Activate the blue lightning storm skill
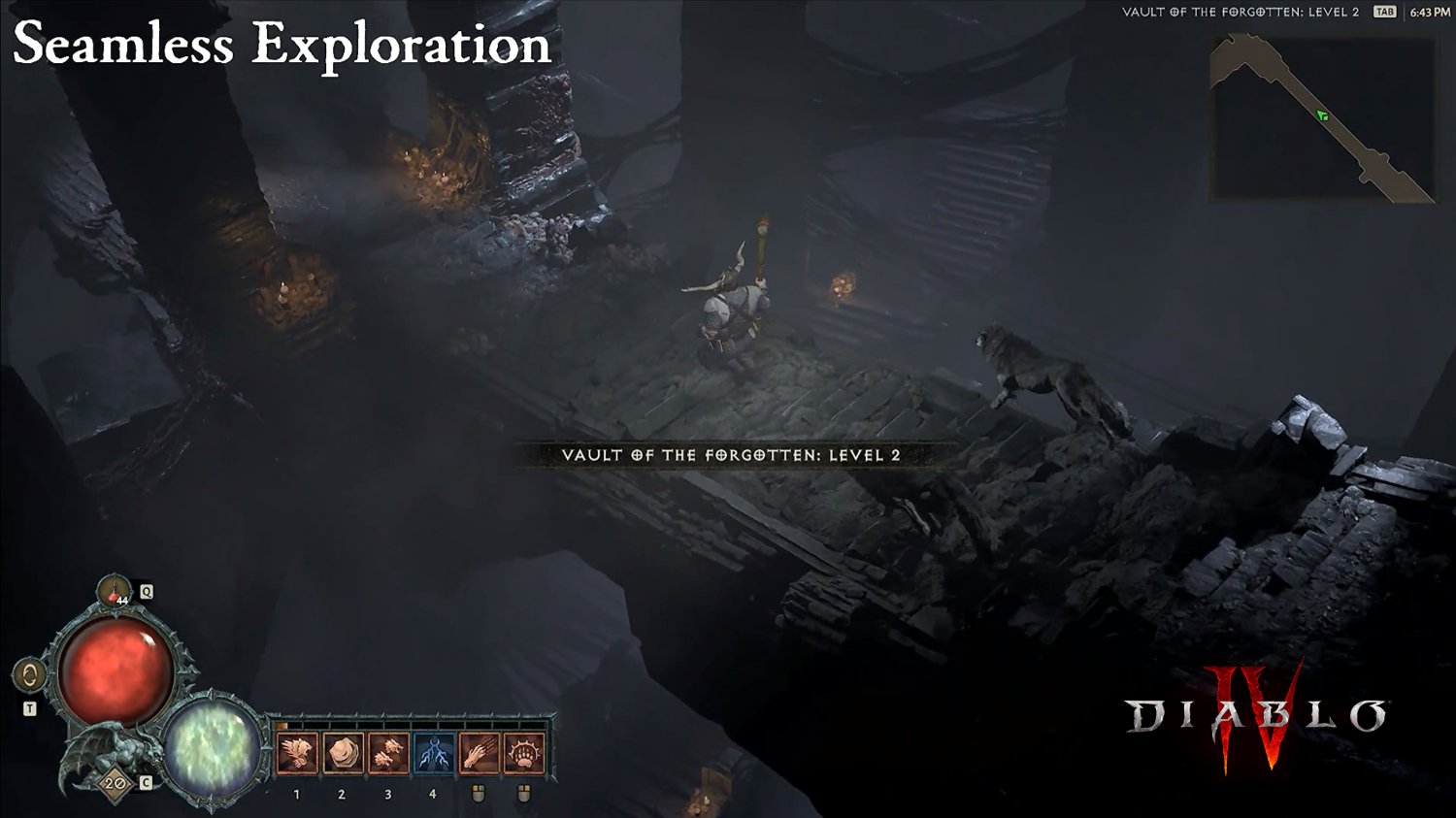Image resolution: width=1456 pixels, height=818 pixels. (434, 753)
